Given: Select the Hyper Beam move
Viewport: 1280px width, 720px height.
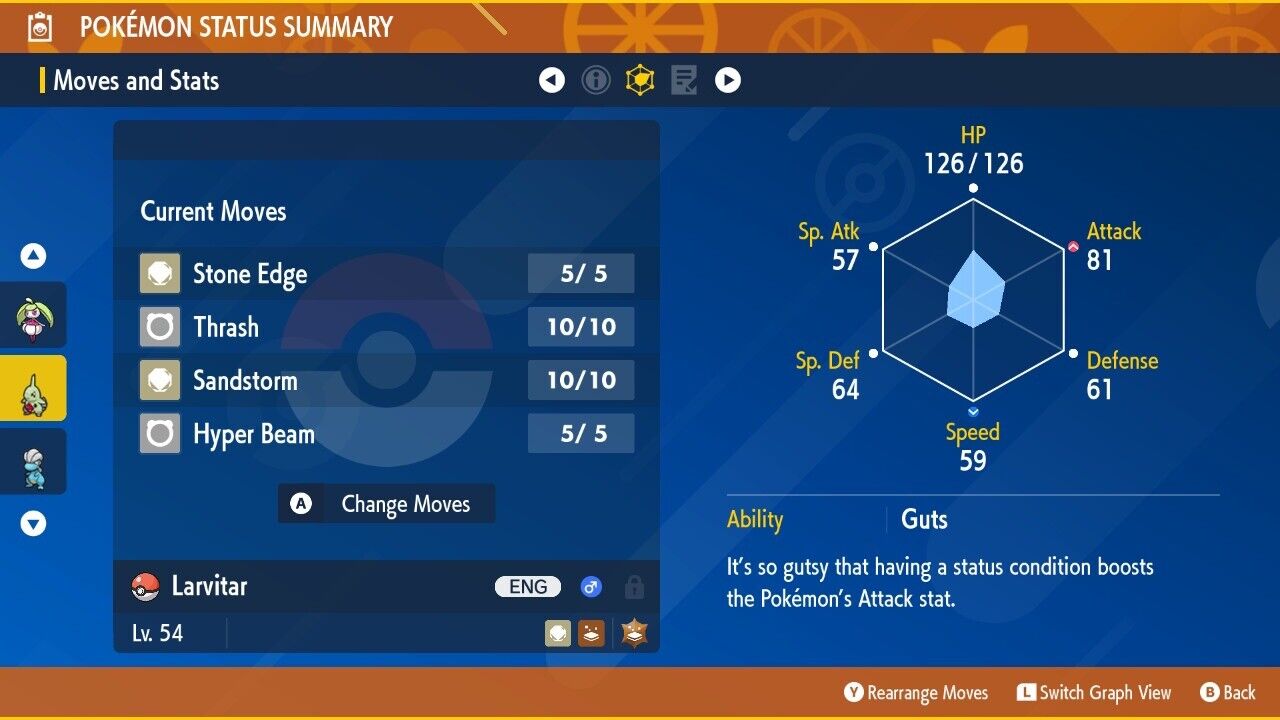Looking at the screenshot, I should pos(386,434).
